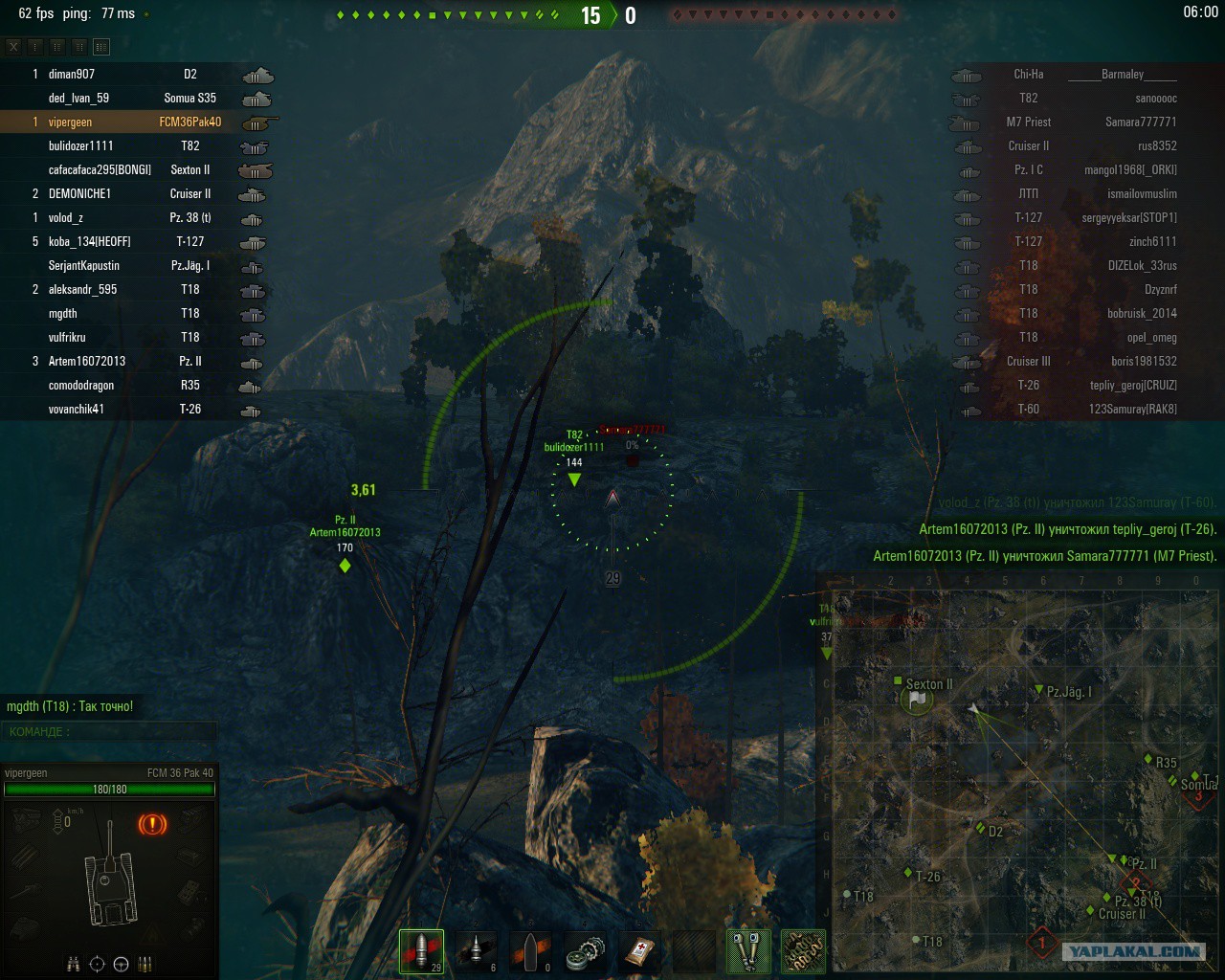Select enemy boris1981532's Cruiser III row

click(x=1091, y=361)
